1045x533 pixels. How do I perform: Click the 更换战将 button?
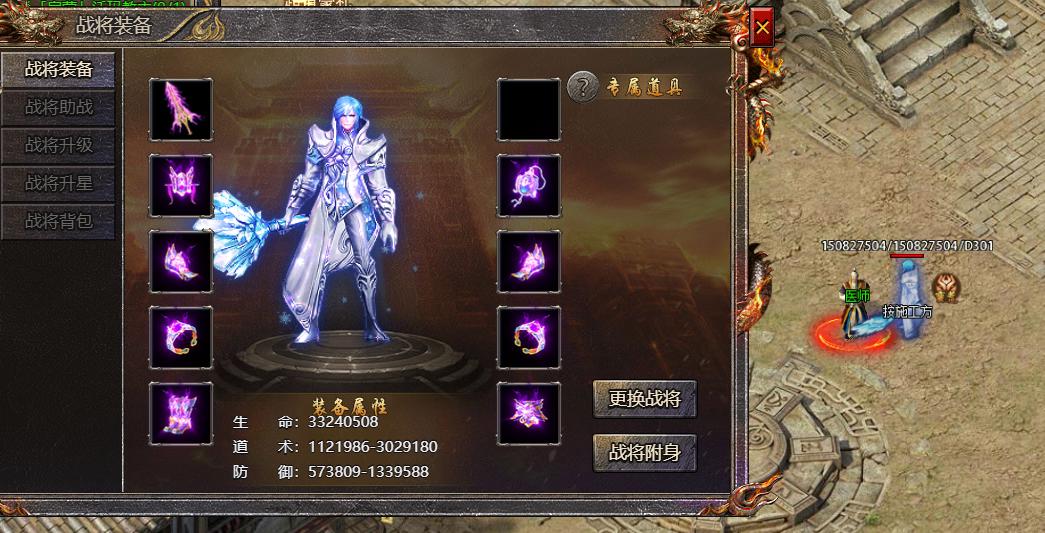pos(644,398)
